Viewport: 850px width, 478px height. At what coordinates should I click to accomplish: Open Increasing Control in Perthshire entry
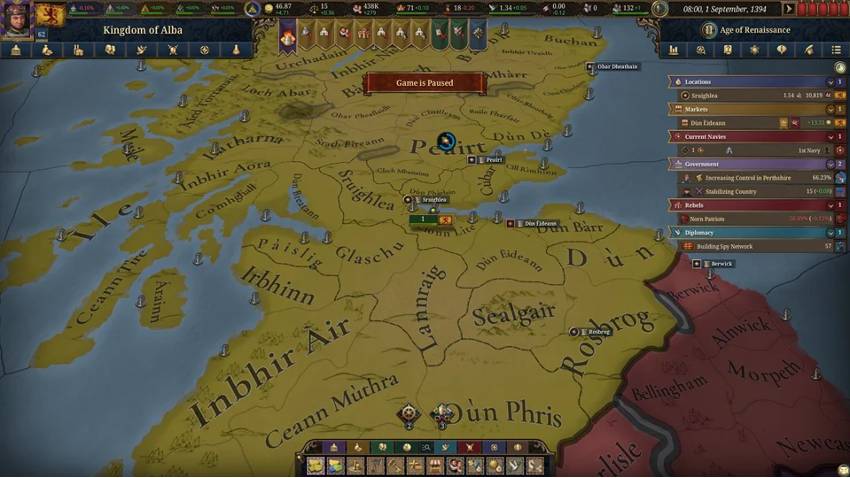[x=760, y=177]
